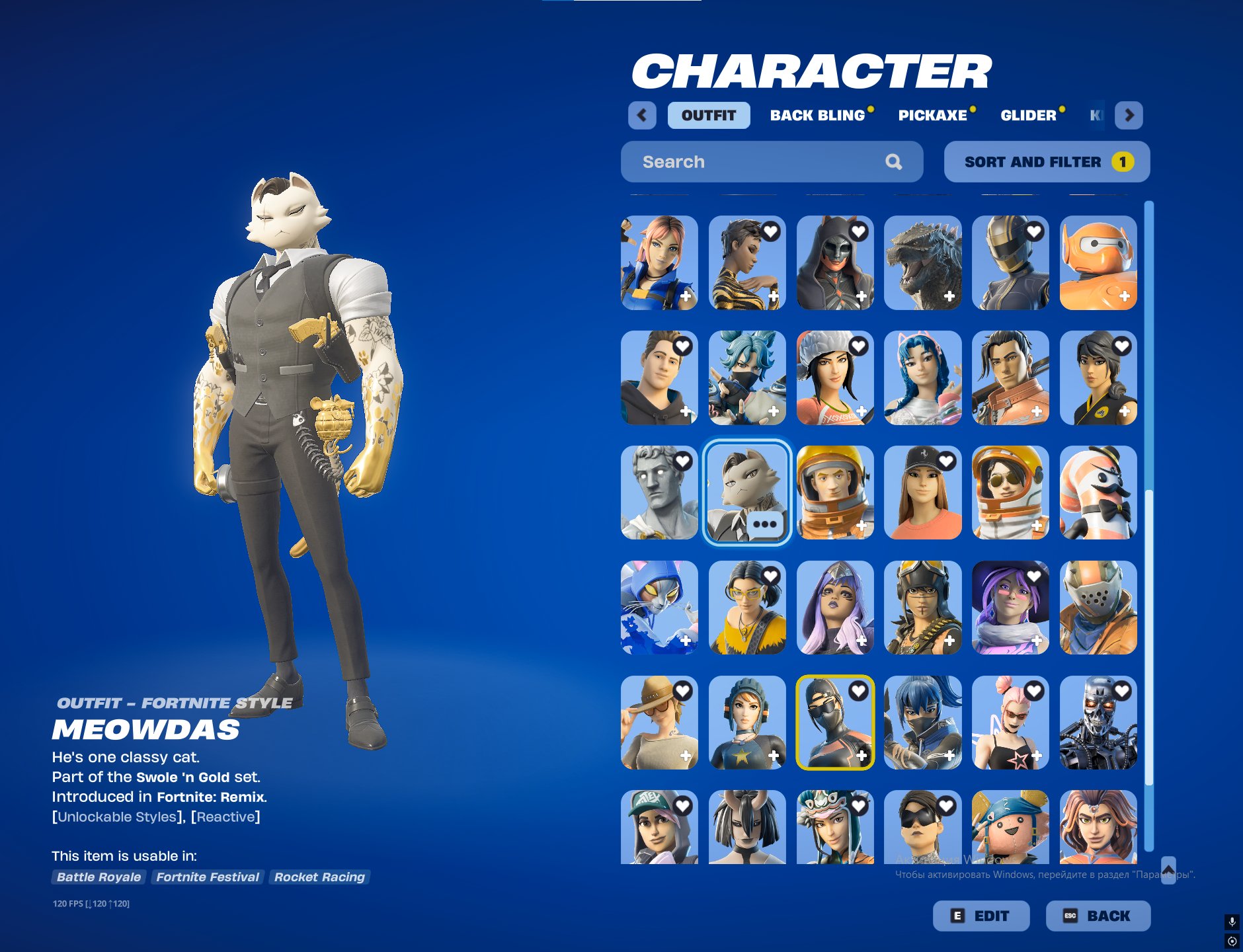
Task: Open the Glider tab
Action: tap(1029, 115)
